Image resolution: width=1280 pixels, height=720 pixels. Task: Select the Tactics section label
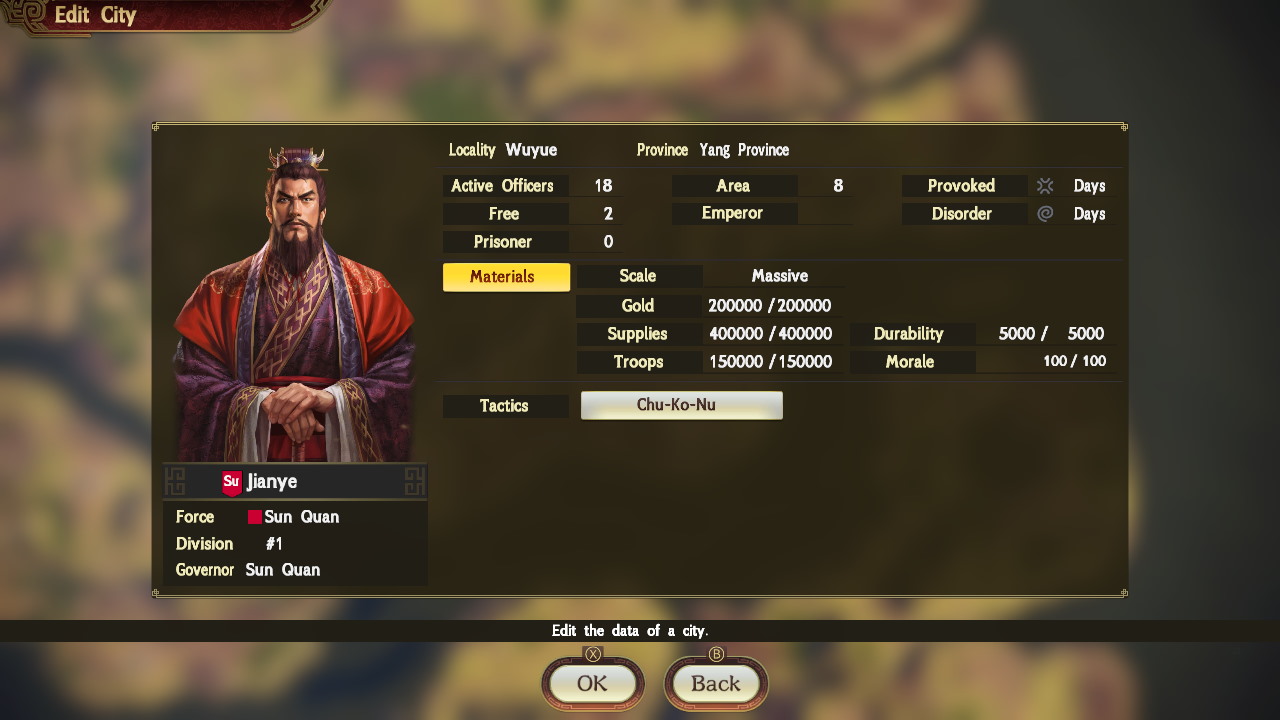[505, 406]
